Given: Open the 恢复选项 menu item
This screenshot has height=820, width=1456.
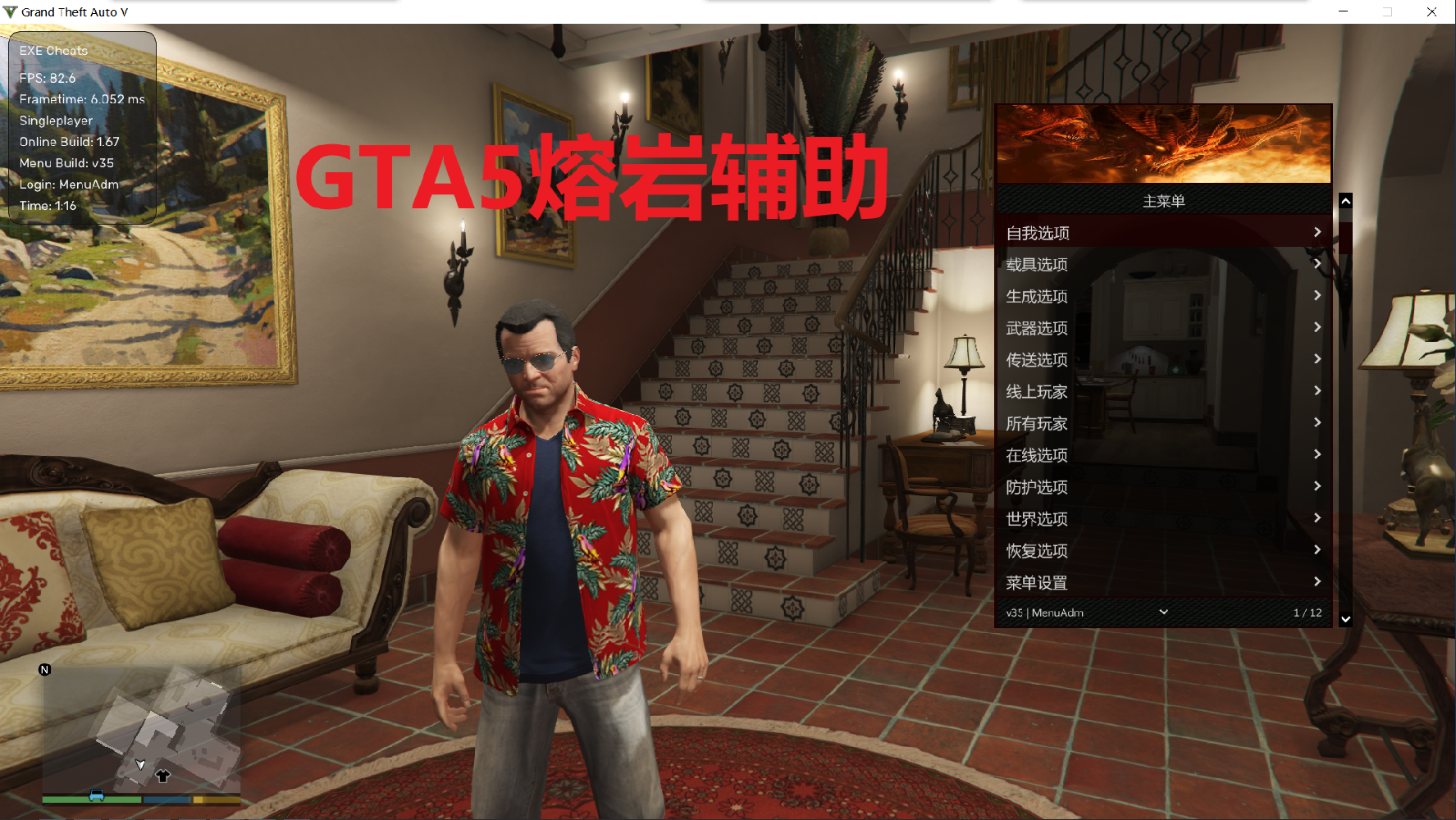Looking at the screenshot, I should 1035,550.
